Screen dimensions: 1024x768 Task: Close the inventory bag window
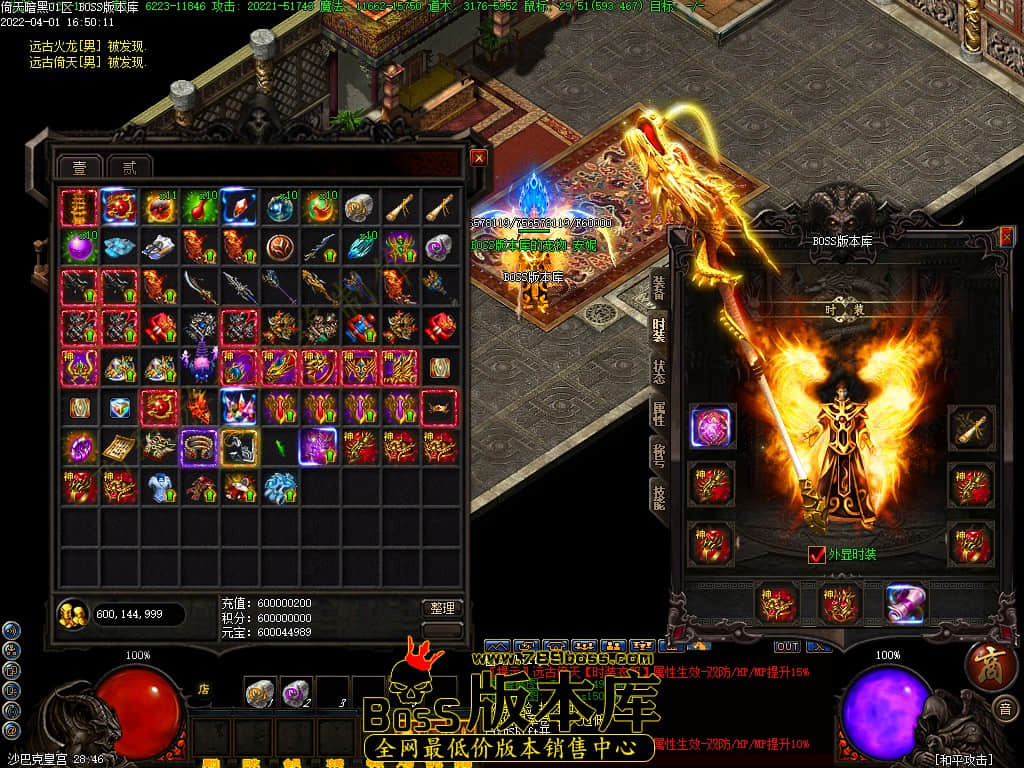tap(479, 158)
